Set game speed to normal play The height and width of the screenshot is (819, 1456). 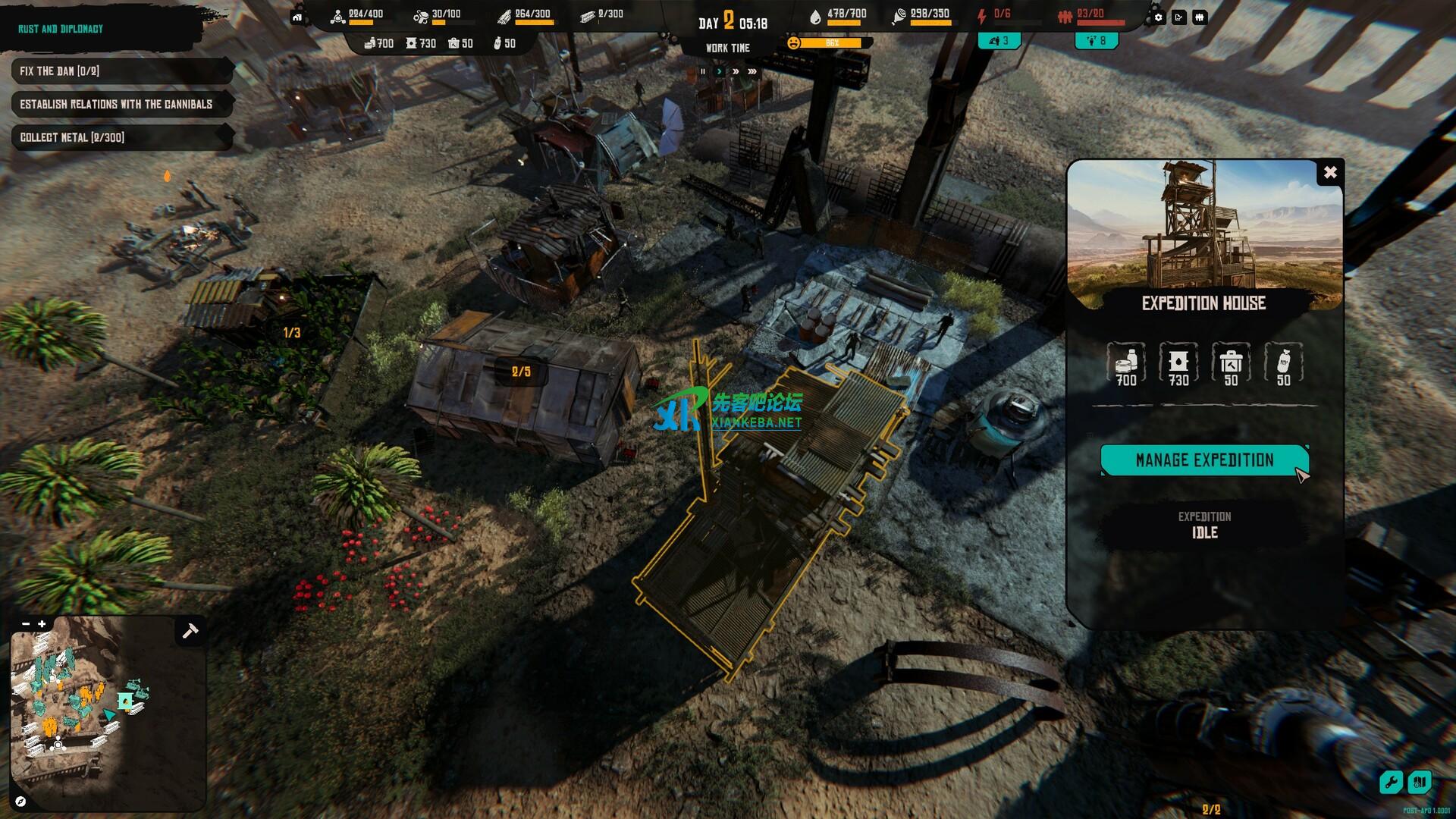tap(719, 71)
